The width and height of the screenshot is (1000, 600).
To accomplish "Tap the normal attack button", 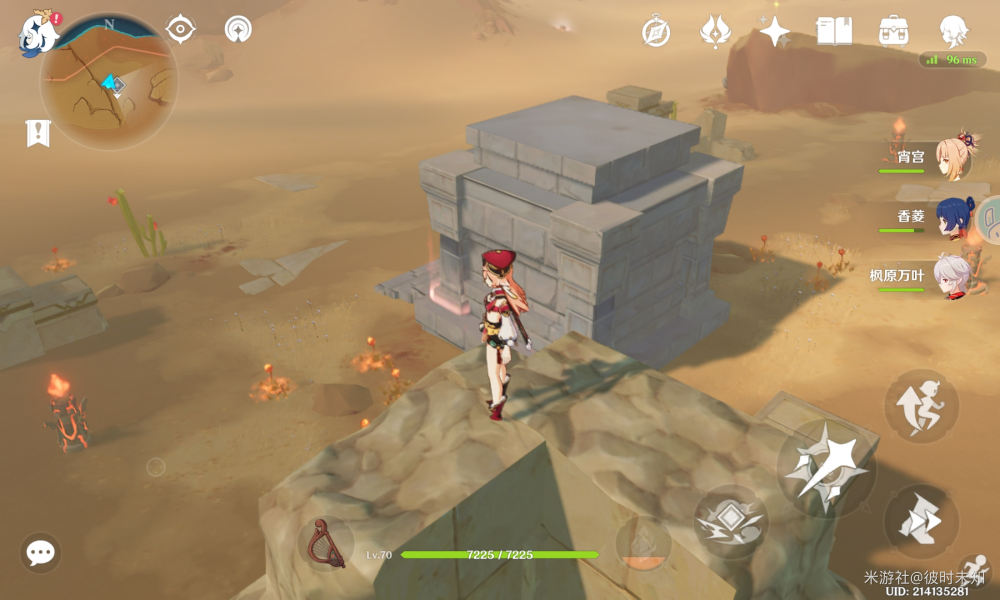I will (x=826, y=468).
